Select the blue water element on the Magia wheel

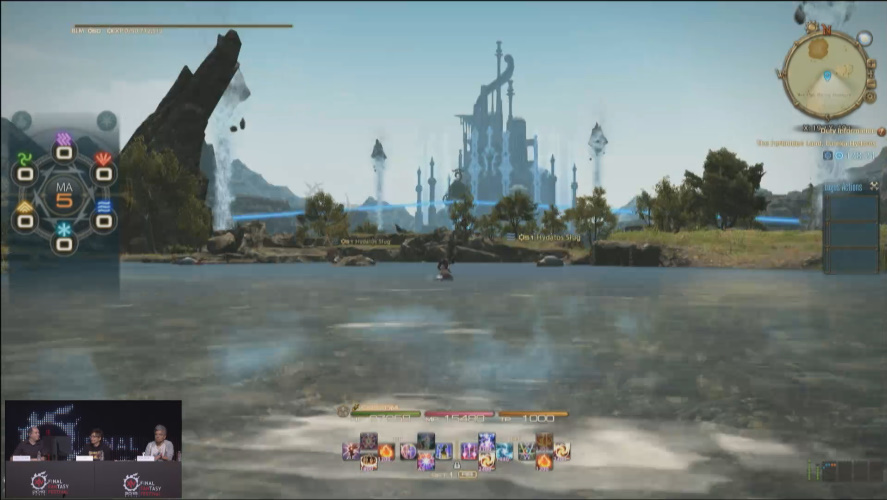point(104,207)
